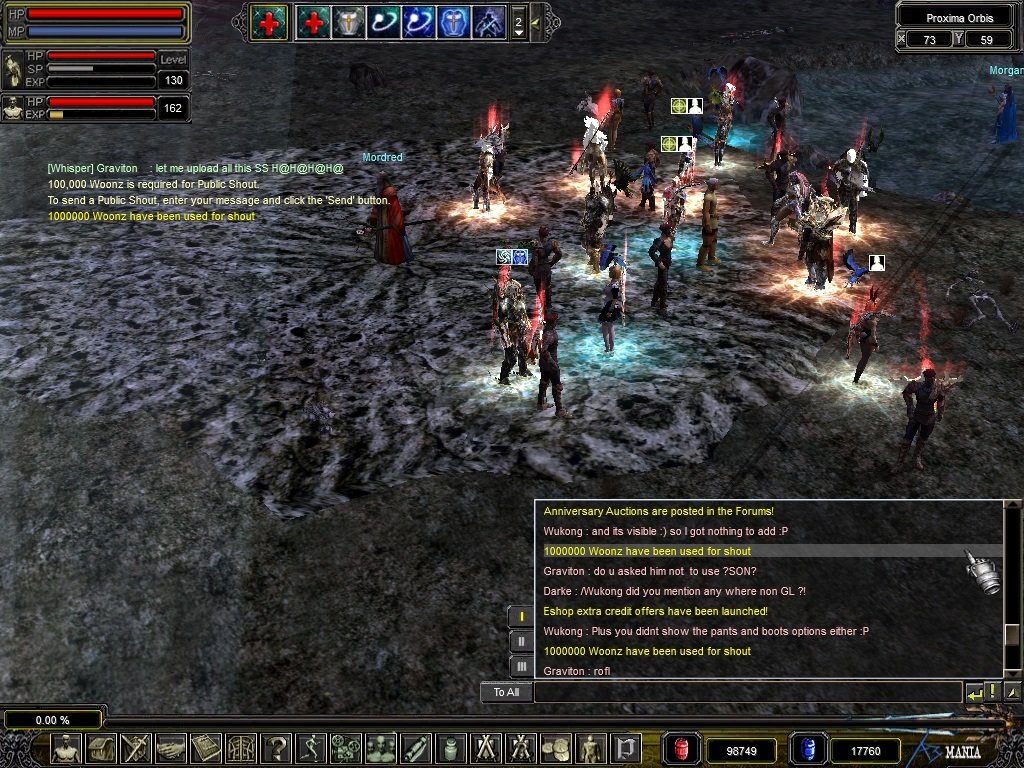Click the yellow exclamation shout button

[992, 692]
